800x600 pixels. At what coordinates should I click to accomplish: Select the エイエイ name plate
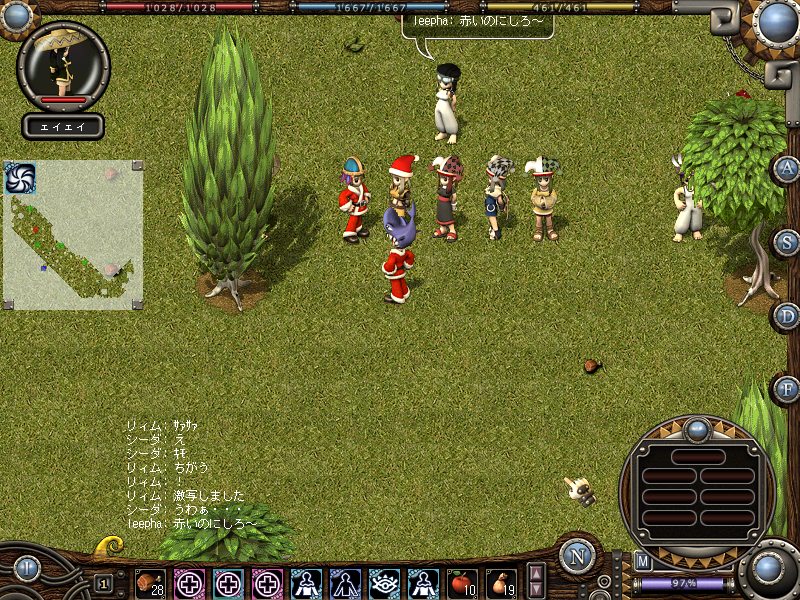63,127
